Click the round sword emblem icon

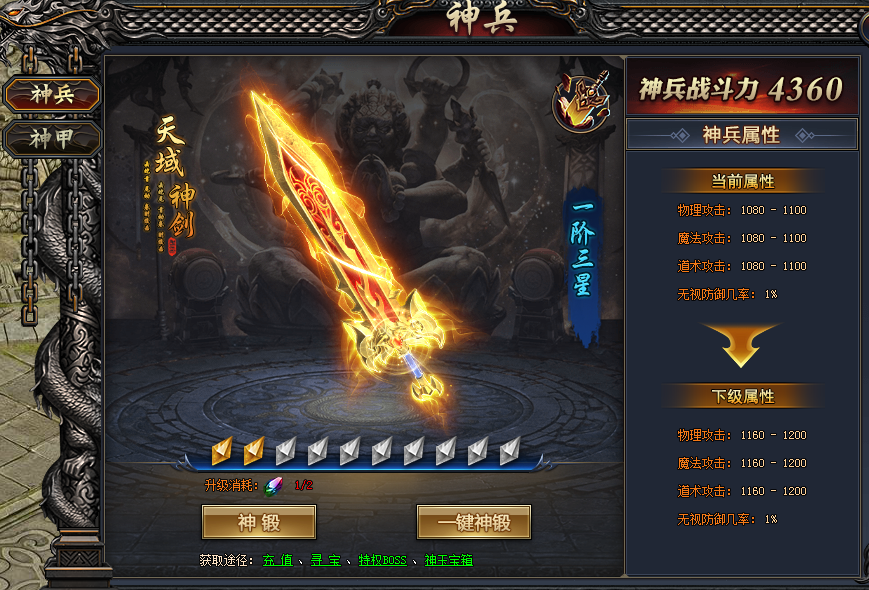(582, 103)
